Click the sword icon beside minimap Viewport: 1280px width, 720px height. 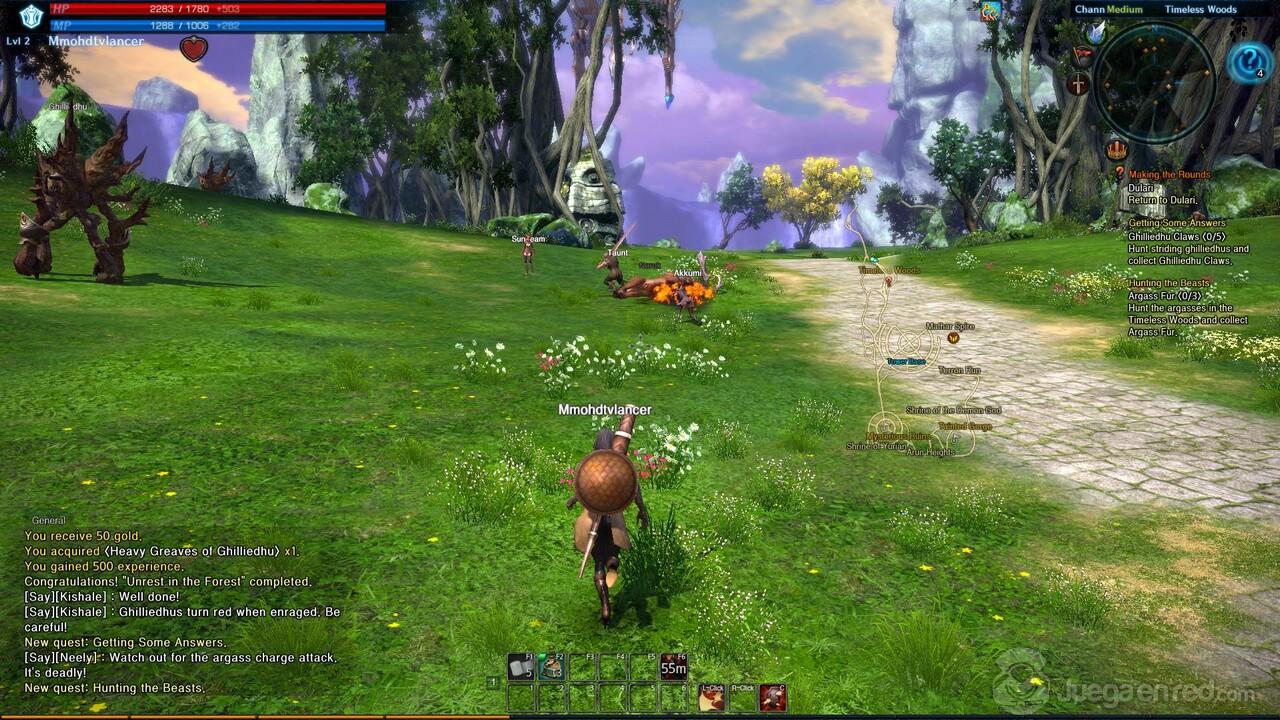point(1078,85)
